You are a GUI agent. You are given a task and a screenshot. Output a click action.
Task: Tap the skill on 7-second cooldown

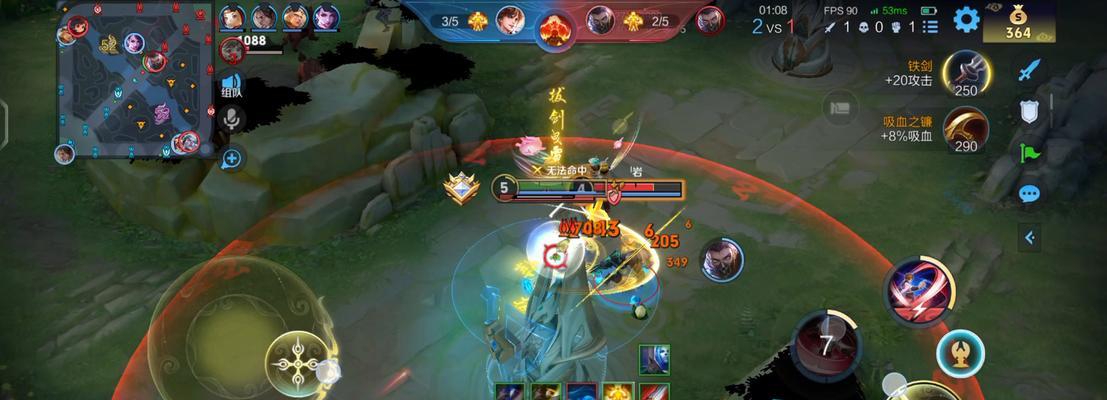tap(826, 344)
